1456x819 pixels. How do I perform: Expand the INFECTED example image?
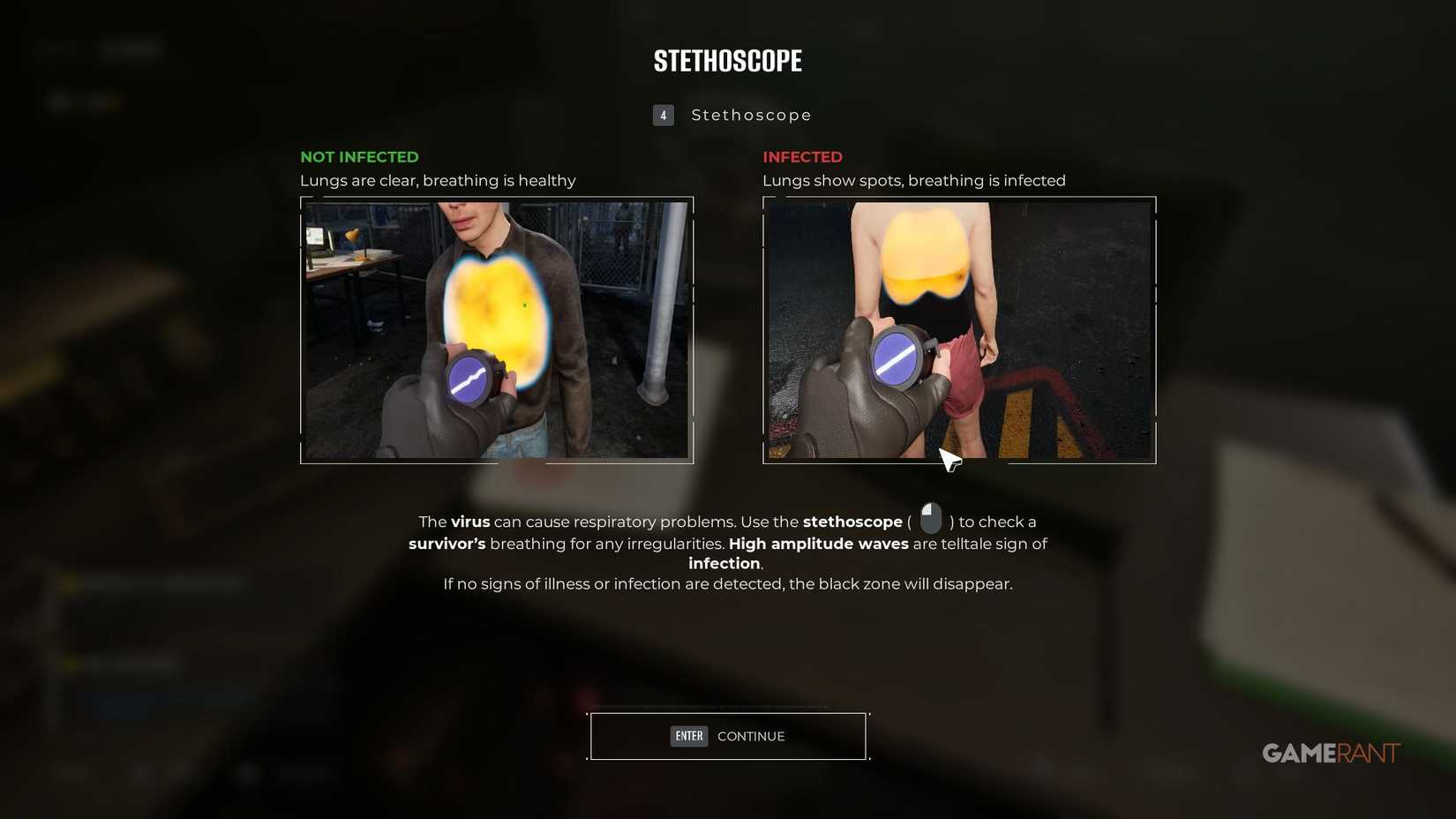(959, 331)
